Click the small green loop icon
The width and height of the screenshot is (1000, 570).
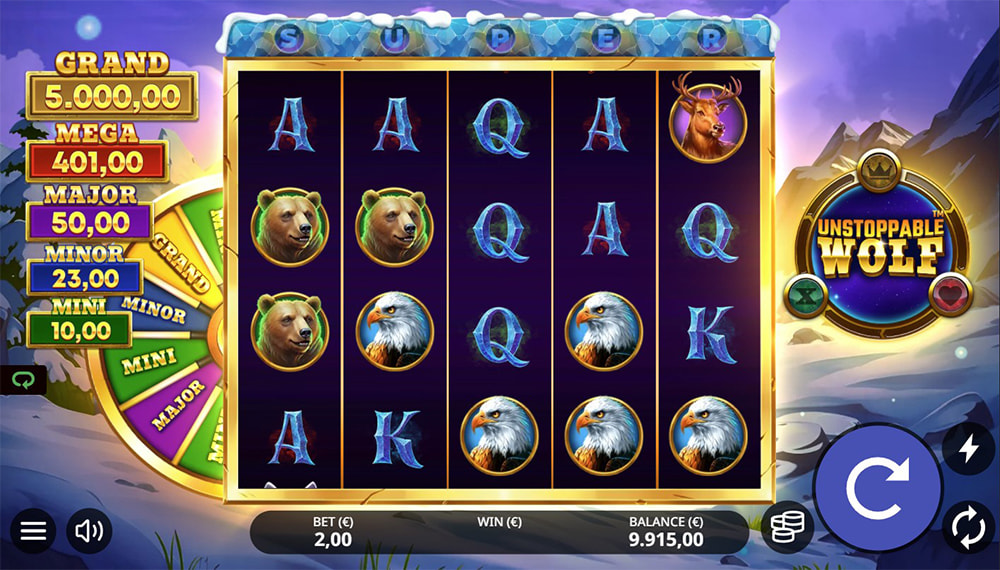point(18,380)
